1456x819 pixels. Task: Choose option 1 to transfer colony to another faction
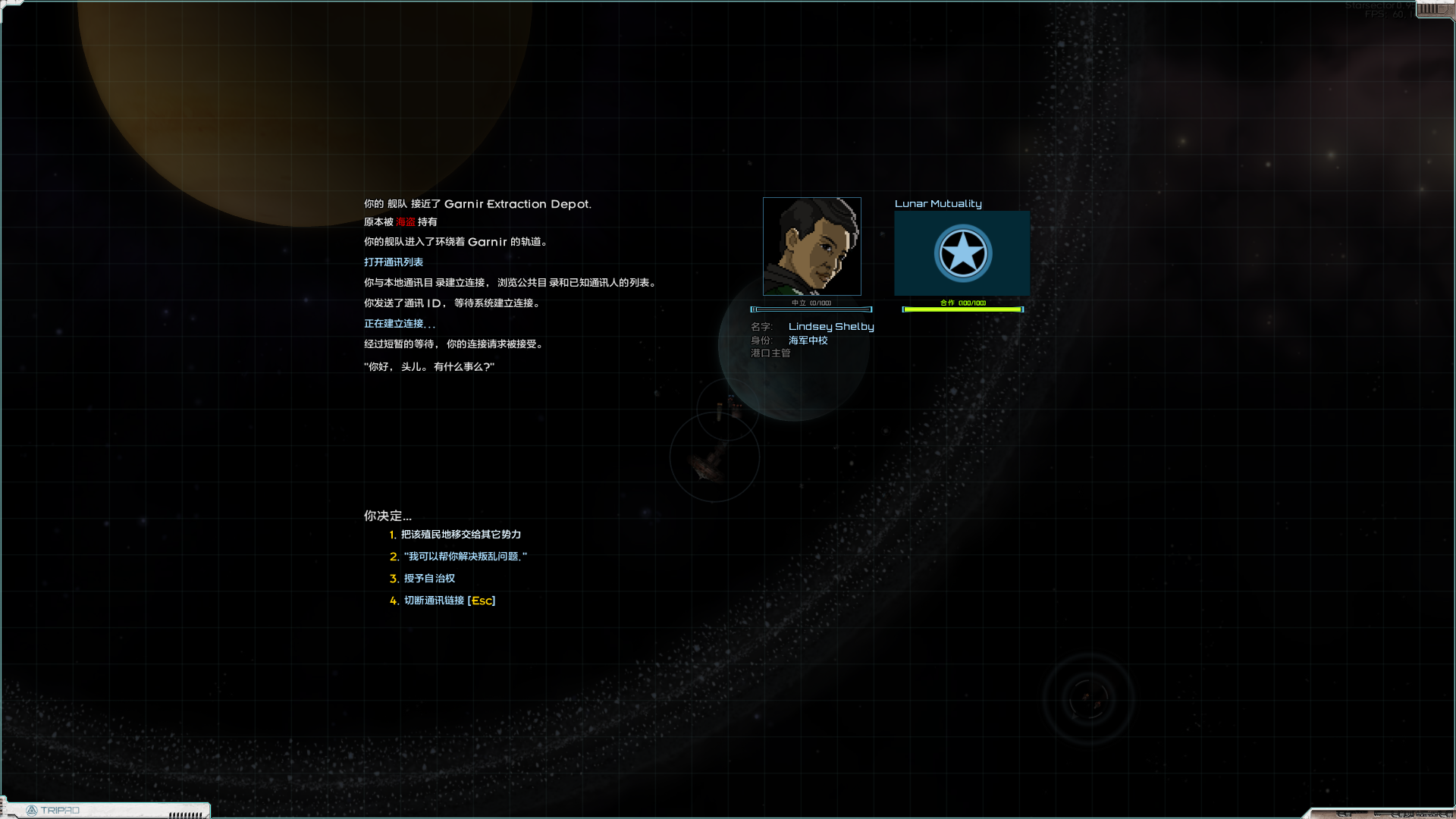(460, 535)
